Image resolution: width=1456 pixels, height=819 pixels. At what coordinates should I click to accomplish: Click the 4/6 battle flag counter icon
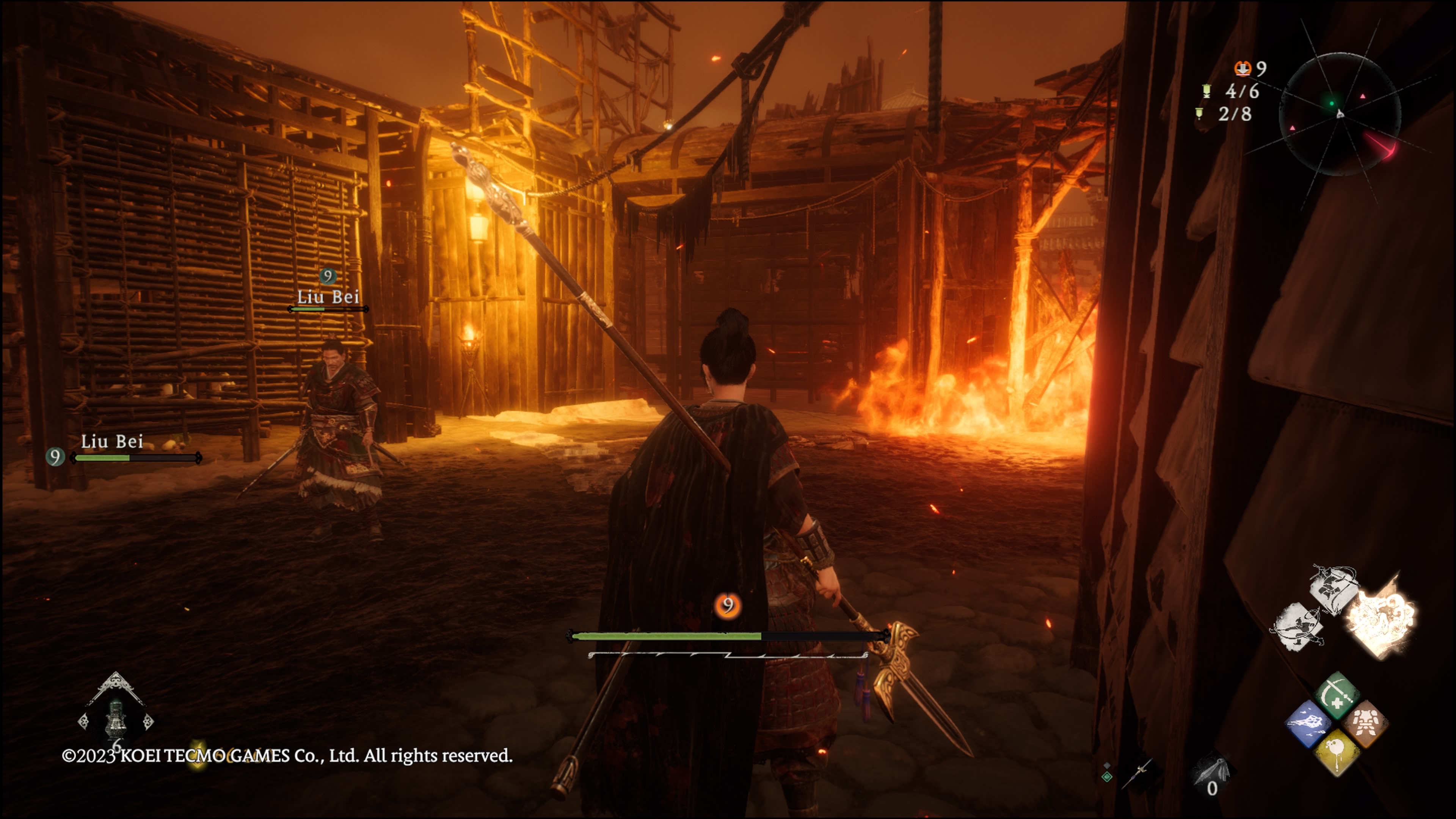(1206, 91)
